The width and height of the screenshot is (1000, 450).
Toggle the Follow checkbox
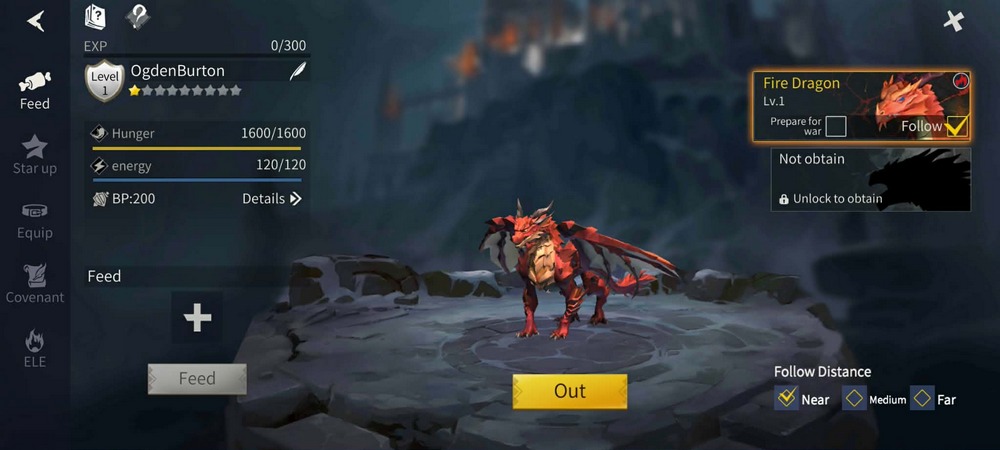956,126
